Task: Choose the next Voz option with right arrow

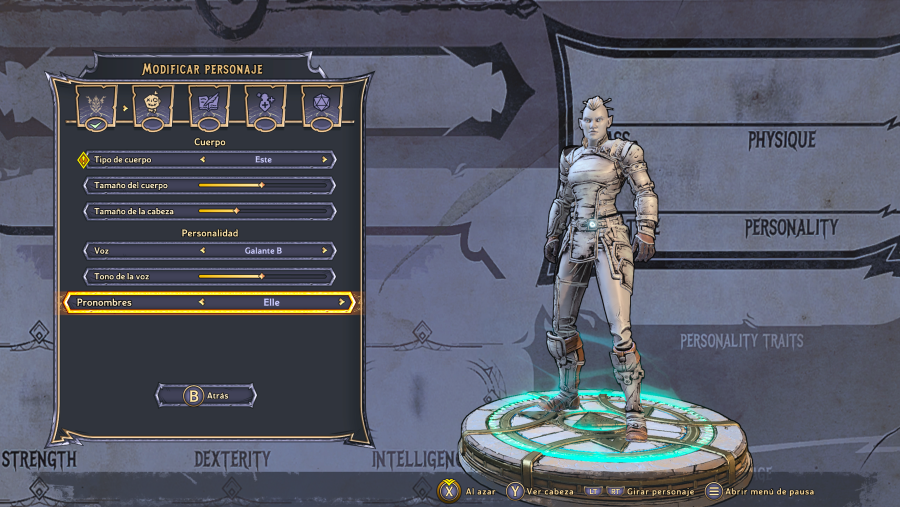Action: click(325, 251)
